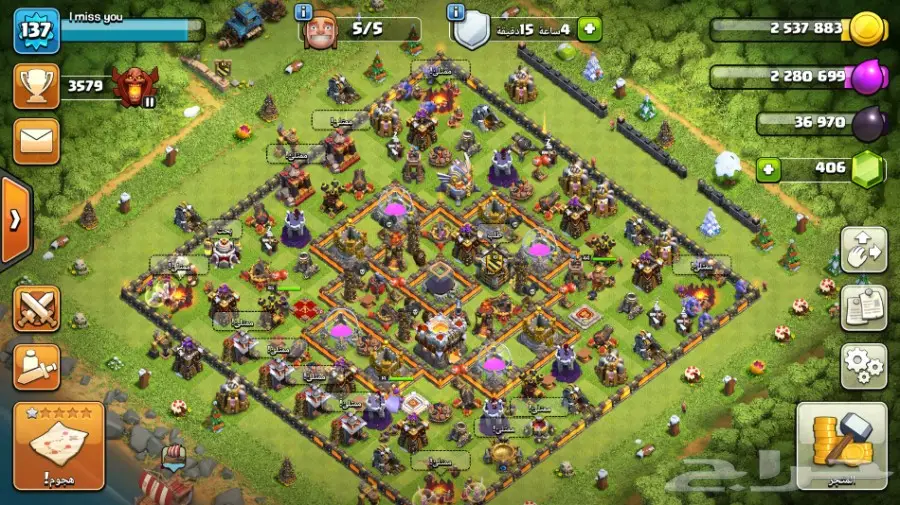This screenshot has height=505, width=900.
Task: Open the trophy rankings button
Action: click(36, 86)
